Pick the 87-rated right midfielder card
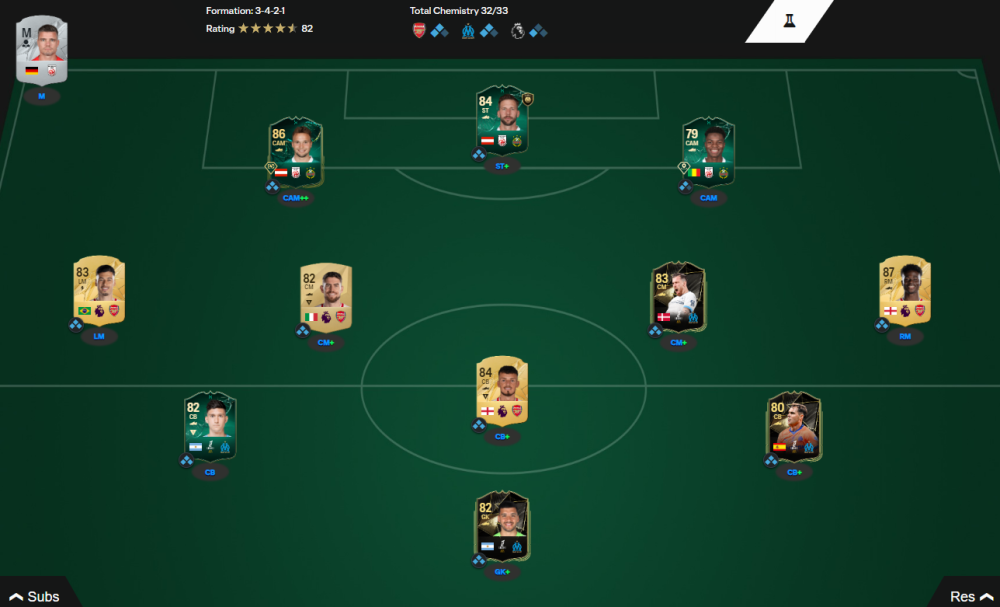Viewport: 1000px width, 607px height. (905, 291)
